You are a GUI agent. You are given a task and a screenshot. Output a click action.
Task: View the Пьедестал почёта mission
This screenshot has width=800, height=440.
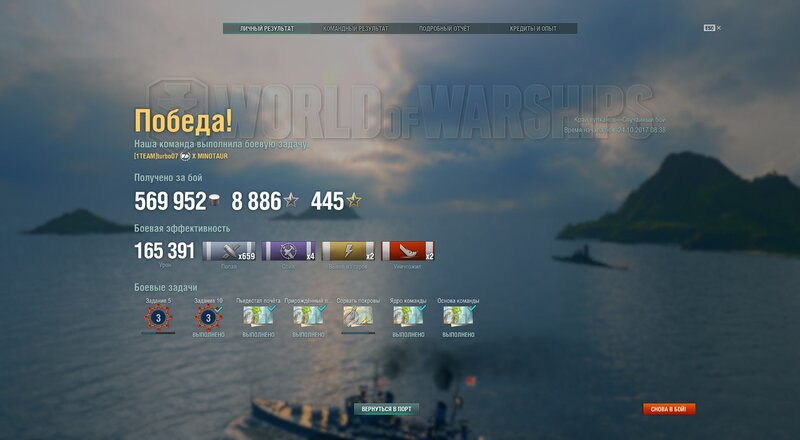point(258,317)
